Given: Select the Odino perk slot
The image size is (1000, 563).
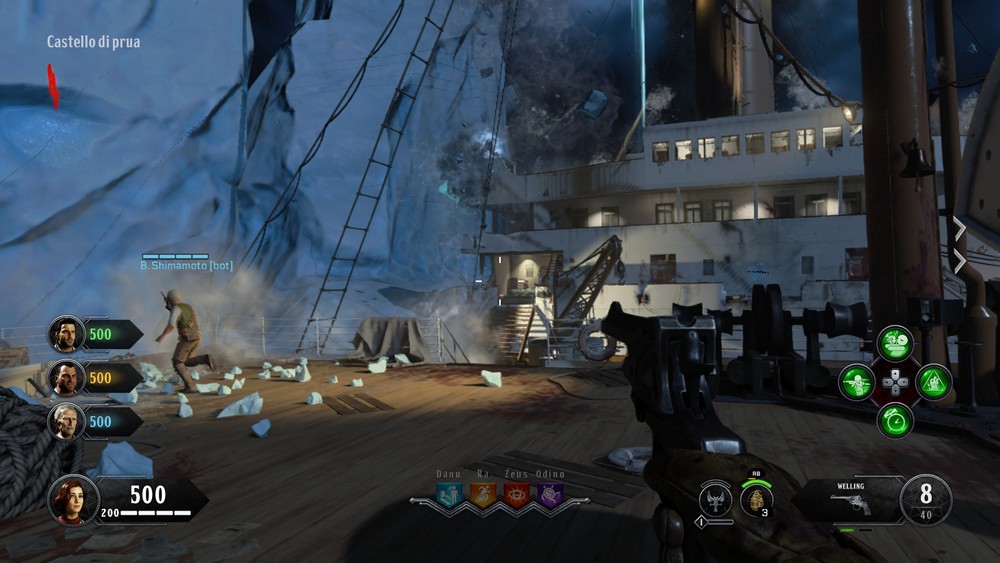Looking at the screenshot, I should click(549, 494).
